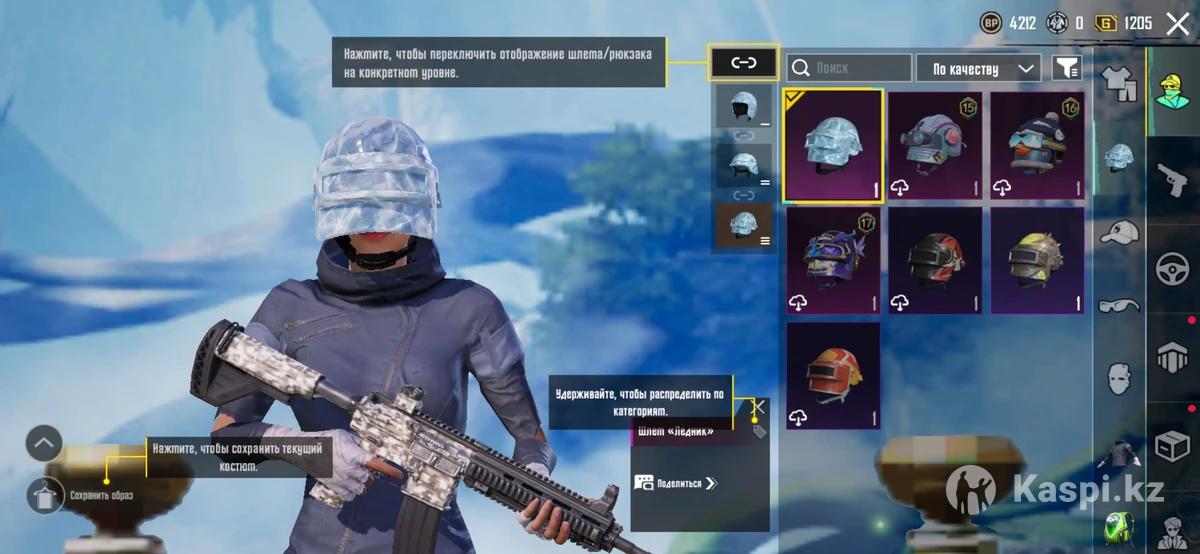Pick the spiked yellow helmet tile

click(1037, 261)
